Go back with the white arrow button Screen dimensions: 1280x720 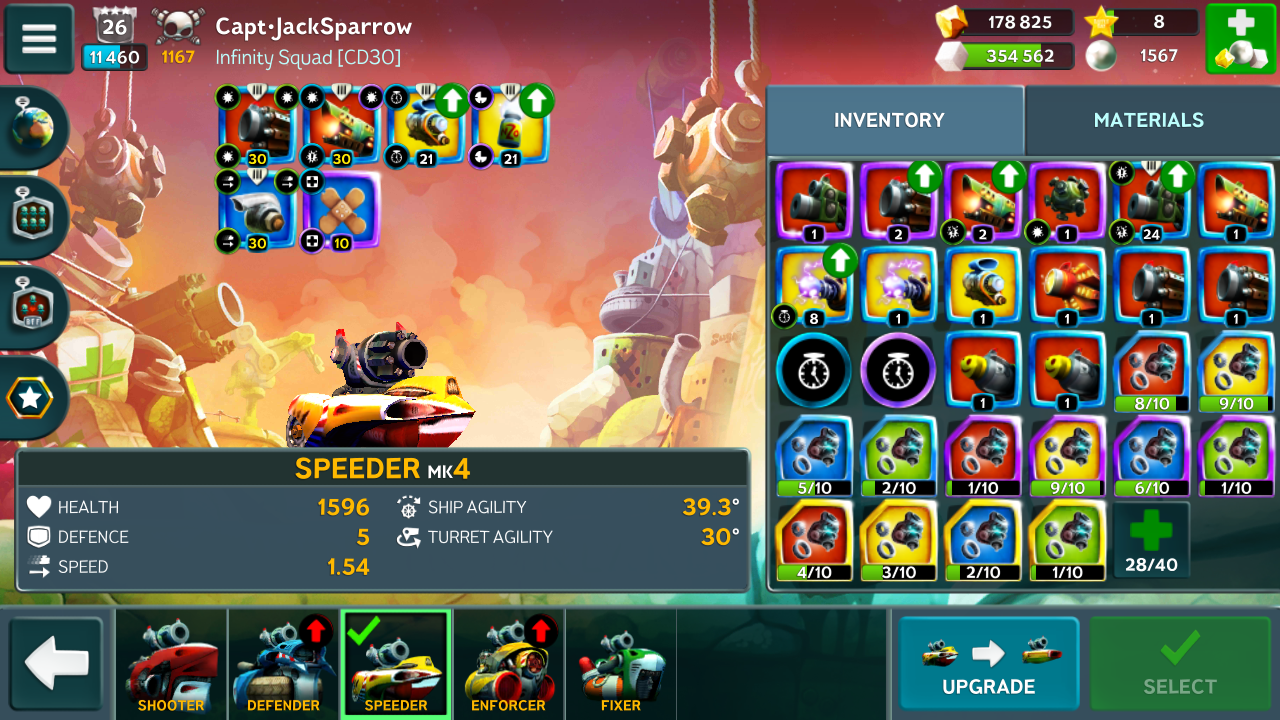tap(56, 664)
